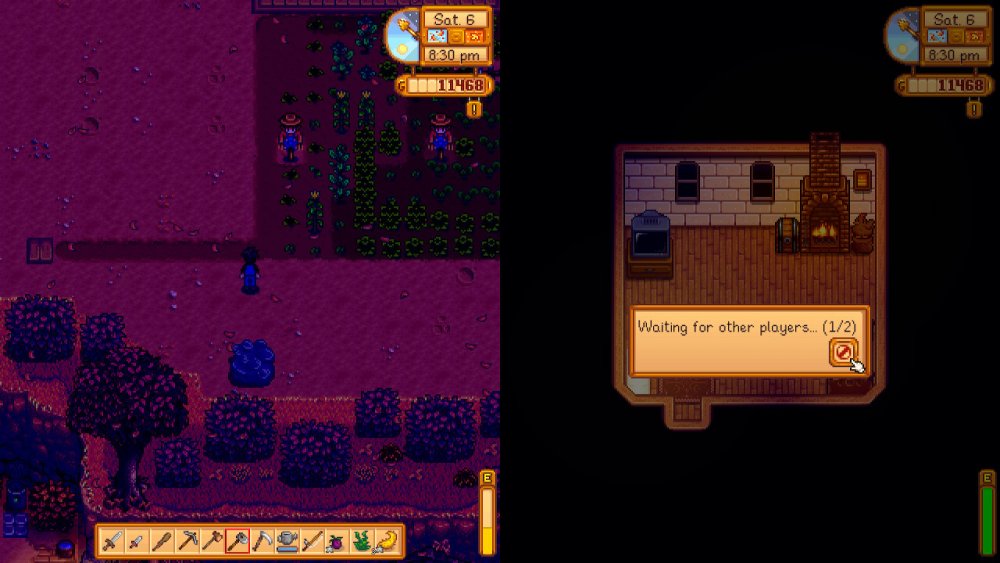Click the red-highlighted selected tool slot
This screenshot has width=1000, height=563.
[238, 541]
